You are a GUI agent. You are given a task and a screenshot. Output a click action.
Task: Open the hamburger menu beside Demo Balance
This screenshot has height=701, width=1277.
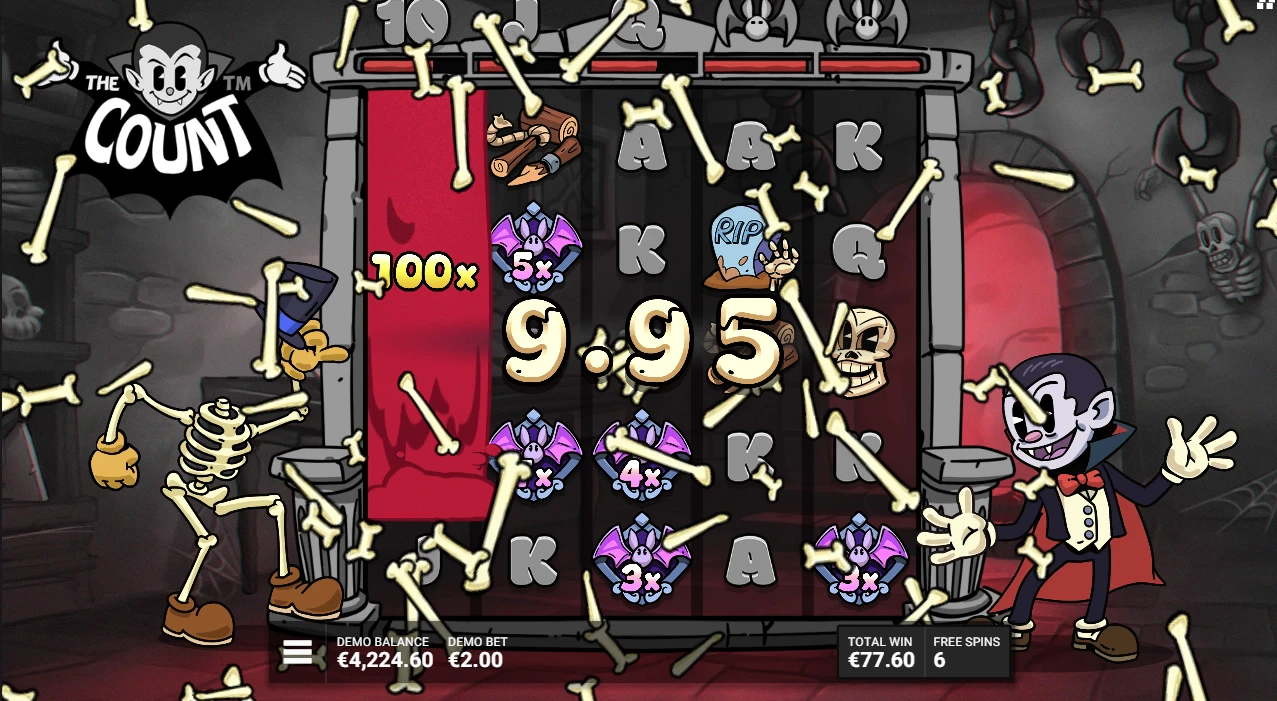[298, 653]
